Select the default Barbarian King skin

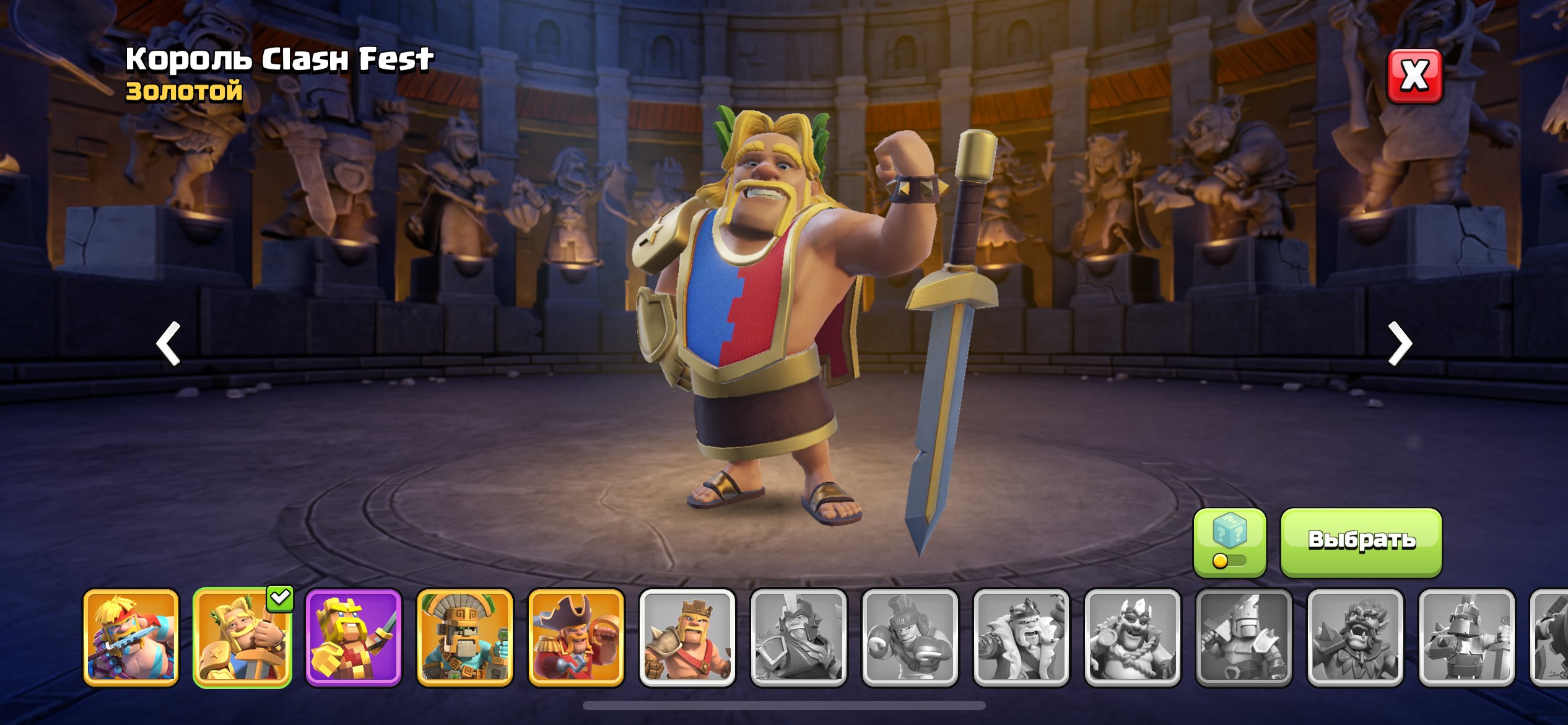(x=687, y=638)
